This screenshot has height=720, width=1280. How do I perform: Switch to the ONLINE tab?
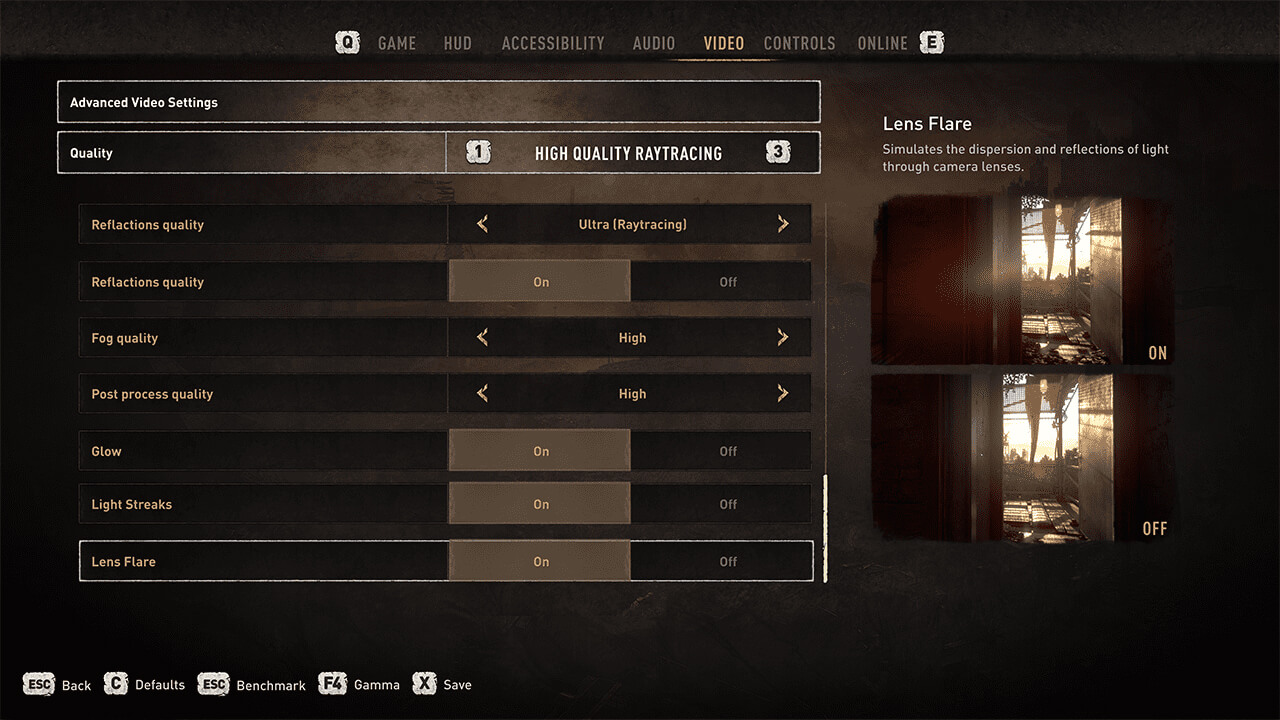[882, 43]
